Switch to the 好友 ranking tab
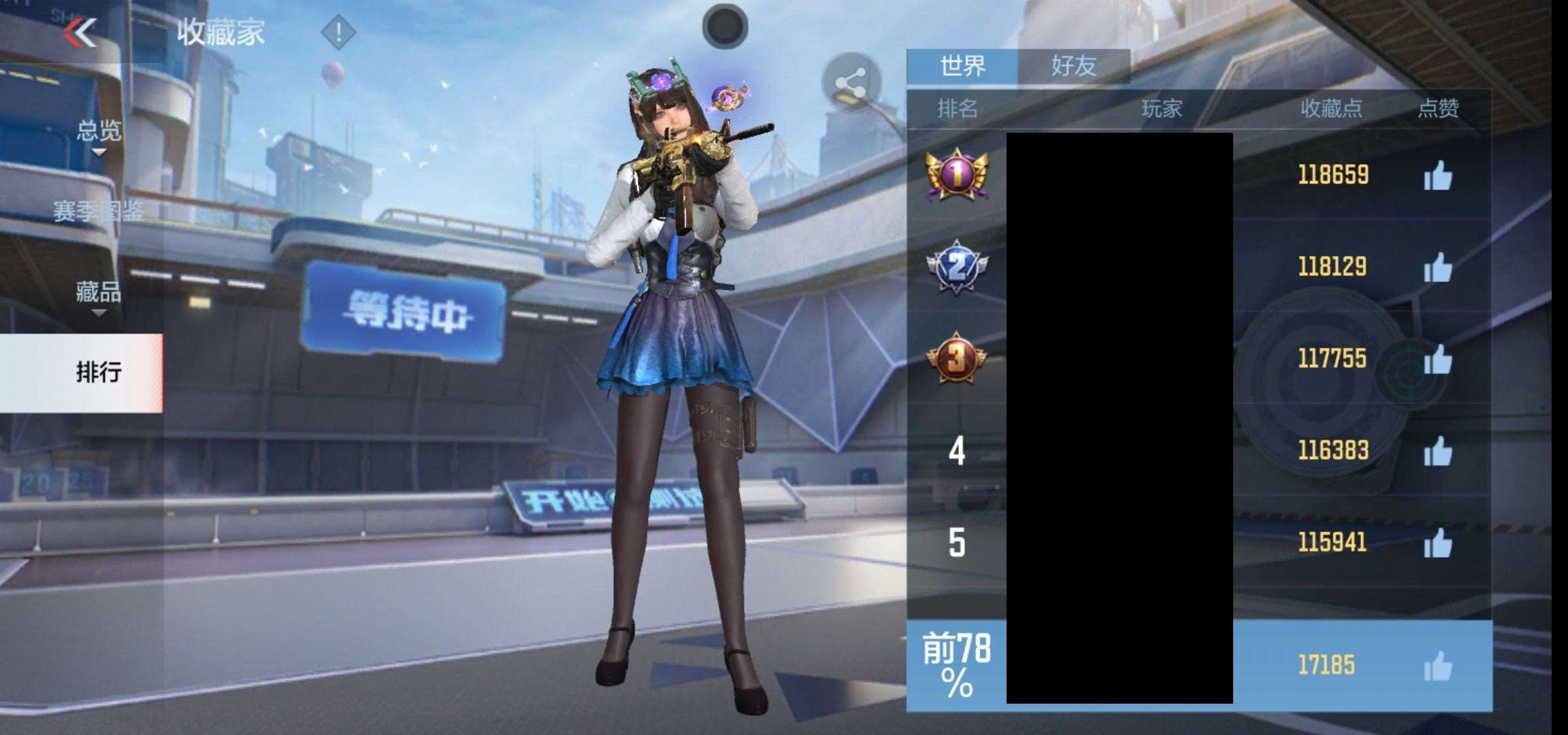Screen dimensions: 1568x735 [x=1074, y=66]
